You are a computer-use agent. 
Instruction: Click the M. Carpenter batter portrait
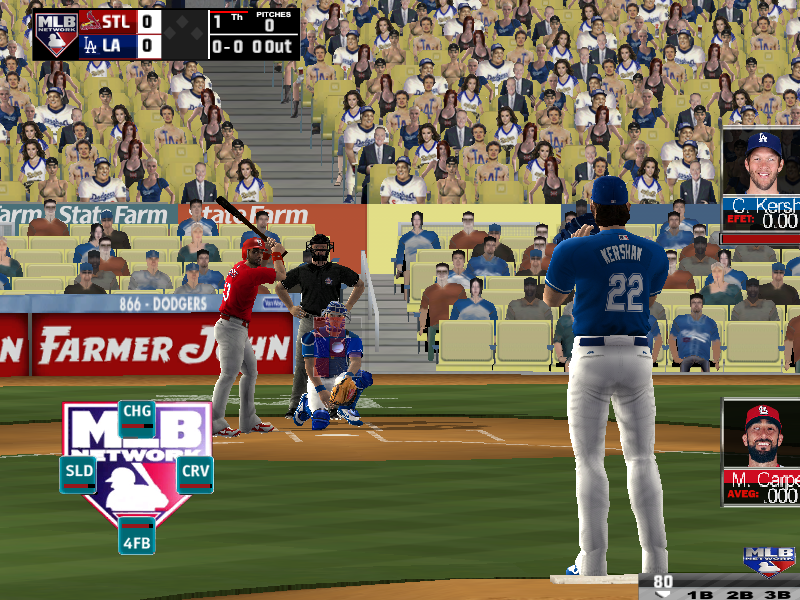[763, 435]
